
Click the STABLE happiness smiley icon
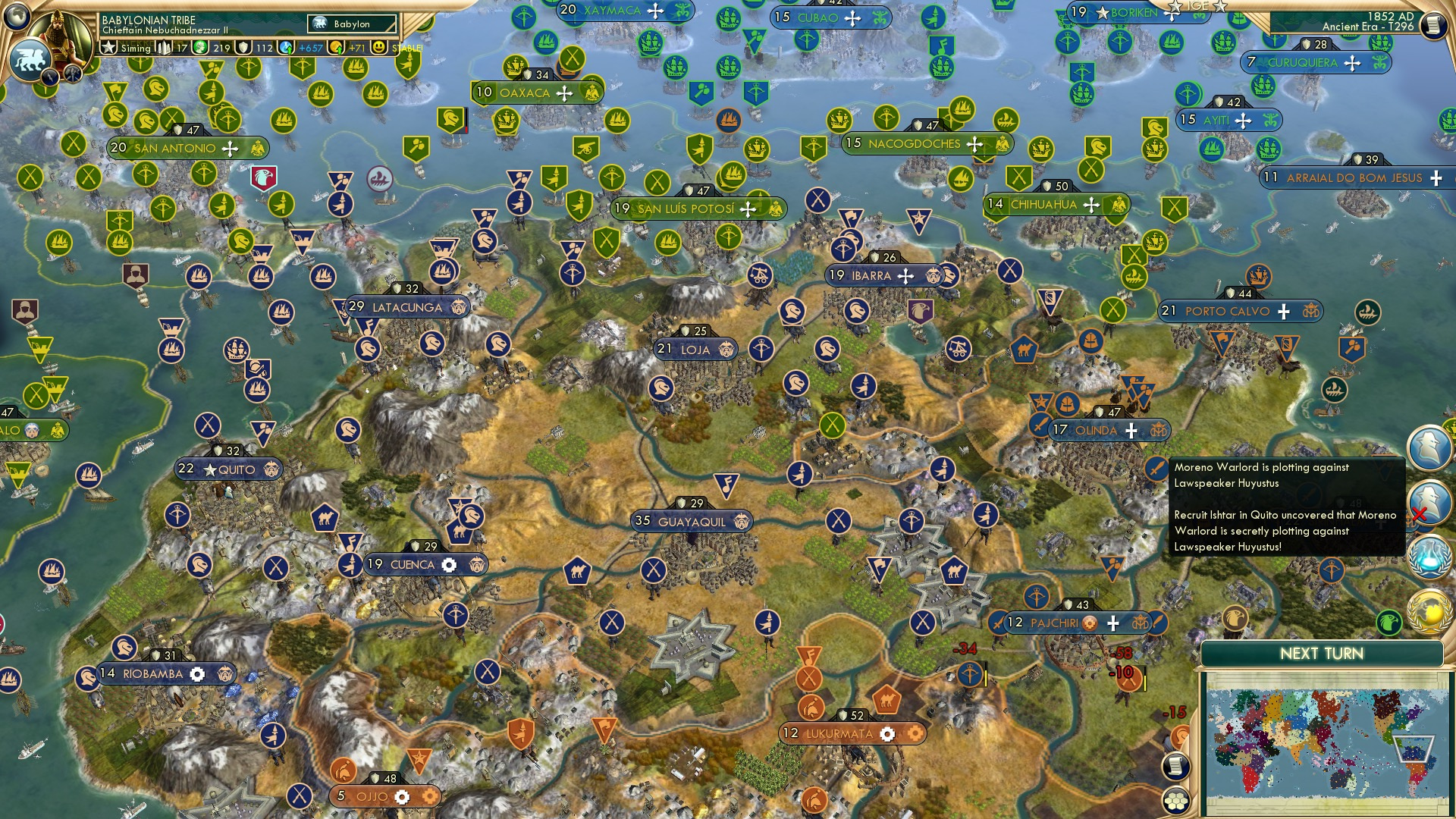(379, 48)
